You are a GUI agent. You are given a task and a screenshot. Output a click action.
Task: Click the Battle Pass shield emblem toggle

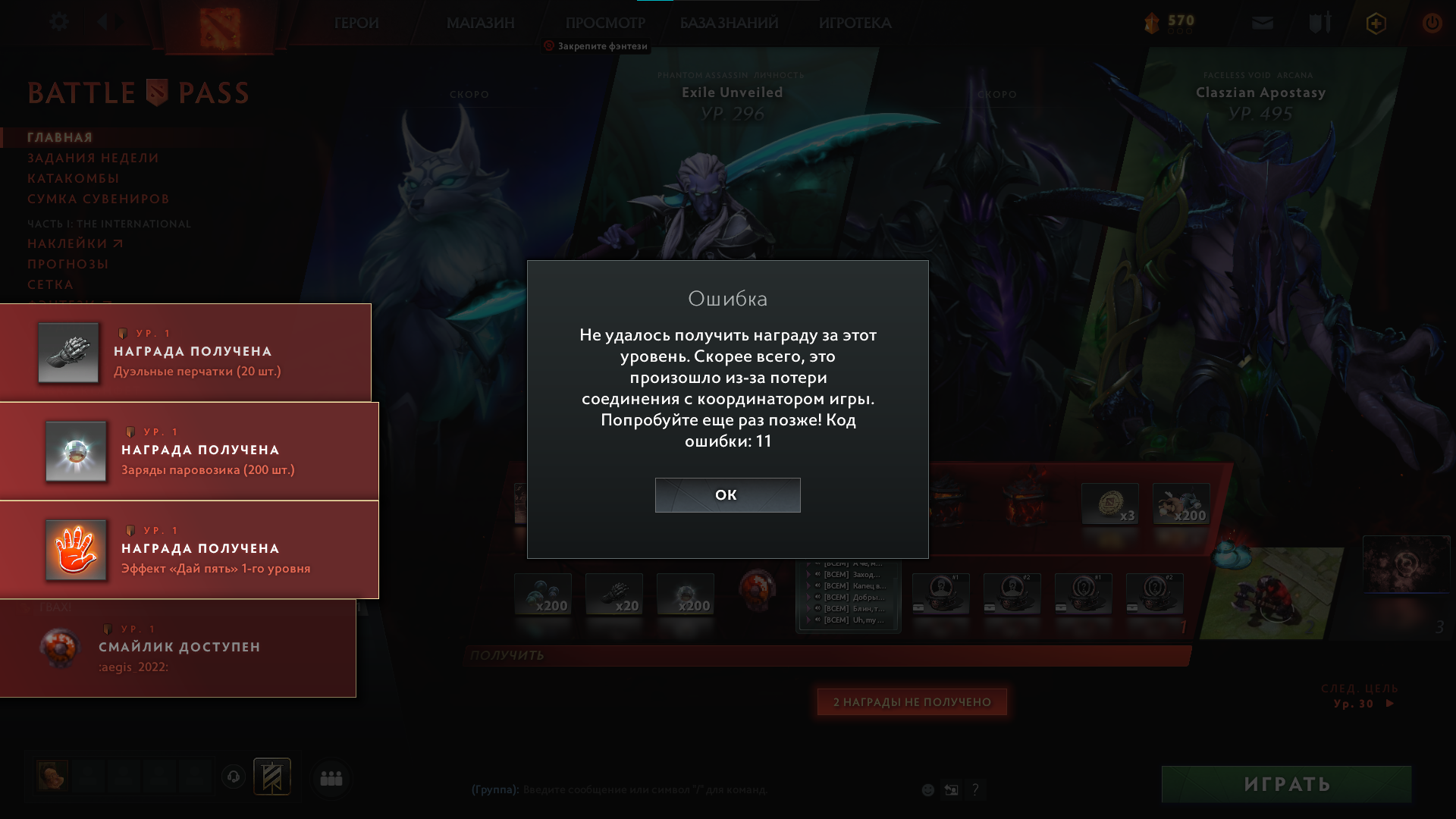155,92
